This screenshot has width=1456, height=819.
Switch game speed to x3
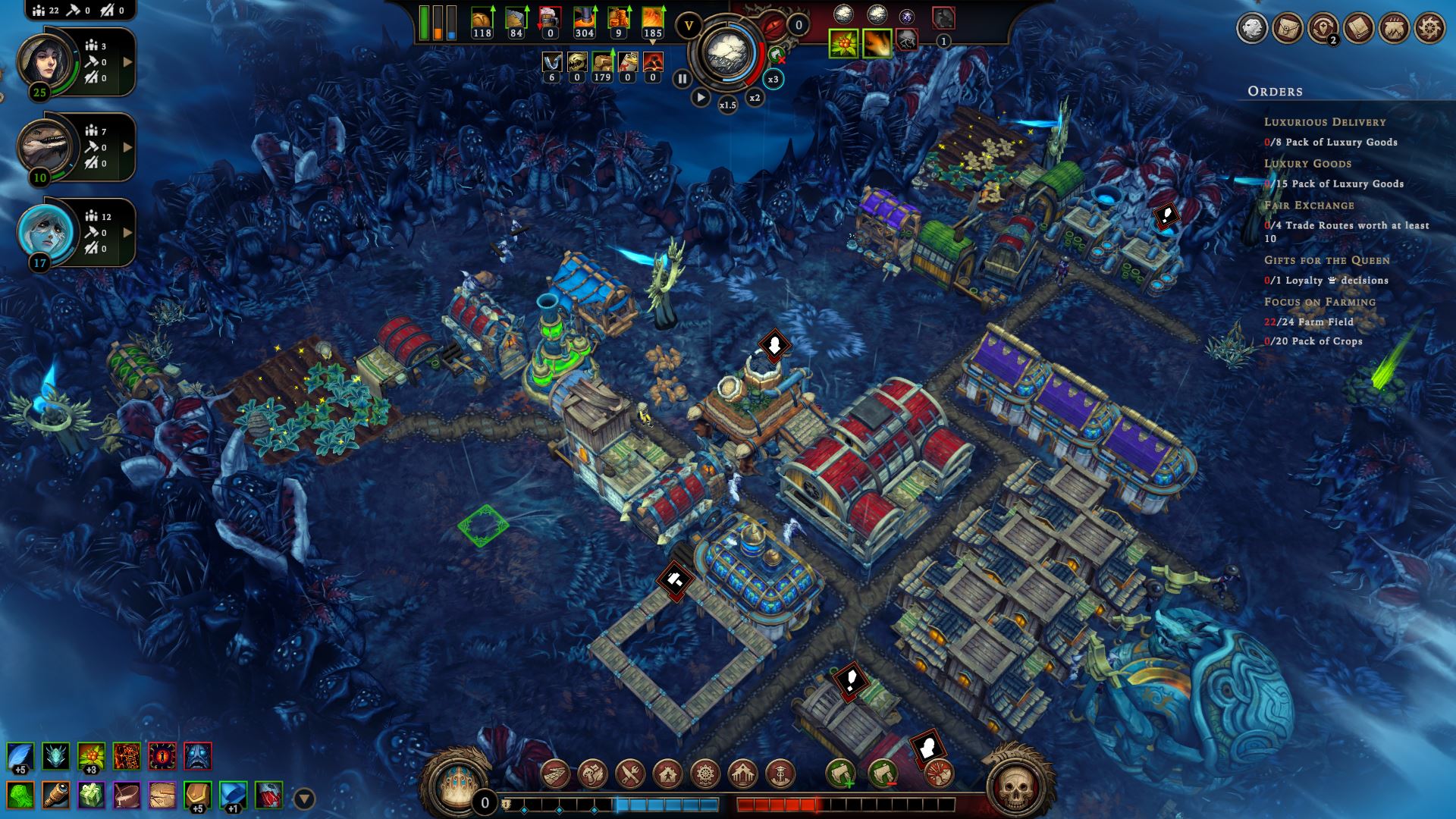[773, 79]
